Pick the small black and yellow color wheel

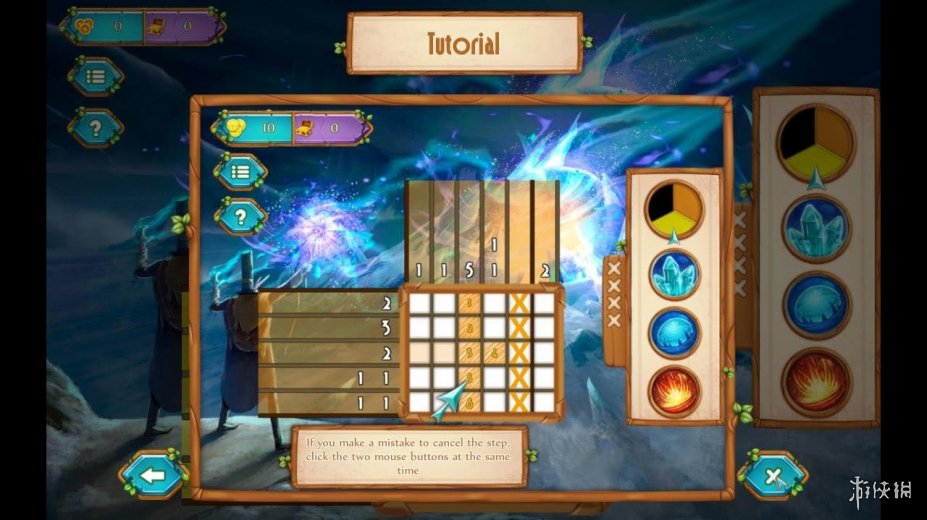(674, 208)
